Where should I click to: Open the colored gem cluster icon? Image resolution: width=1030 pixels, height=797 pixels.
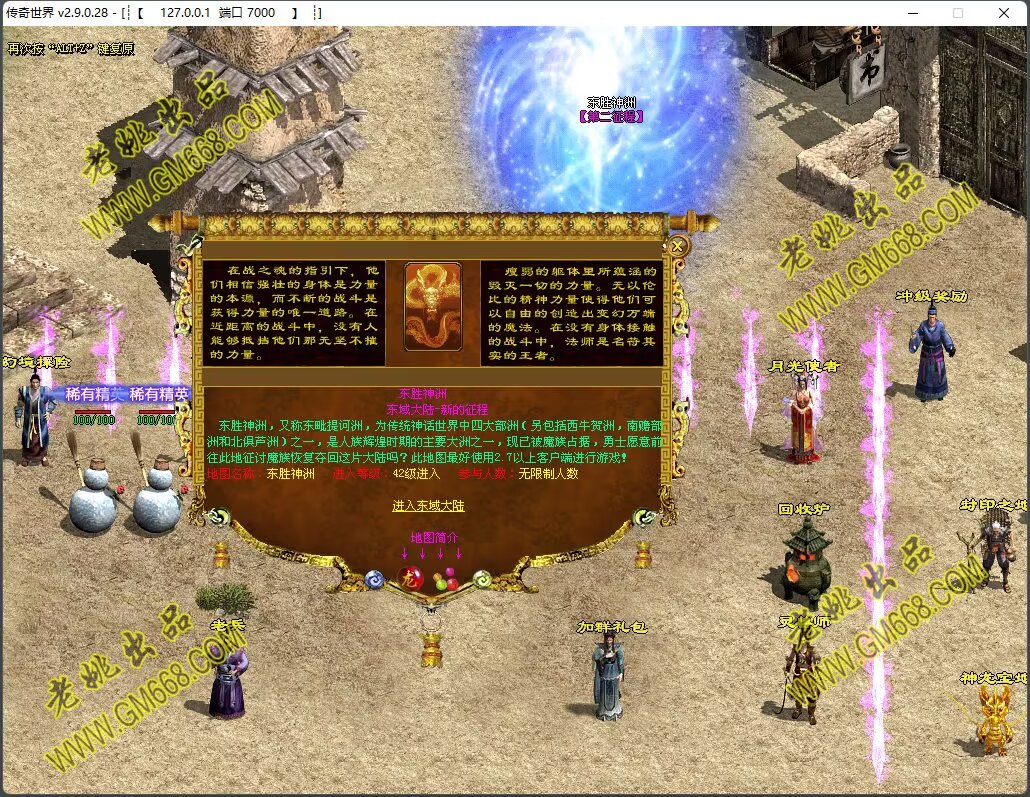(445, 578)
